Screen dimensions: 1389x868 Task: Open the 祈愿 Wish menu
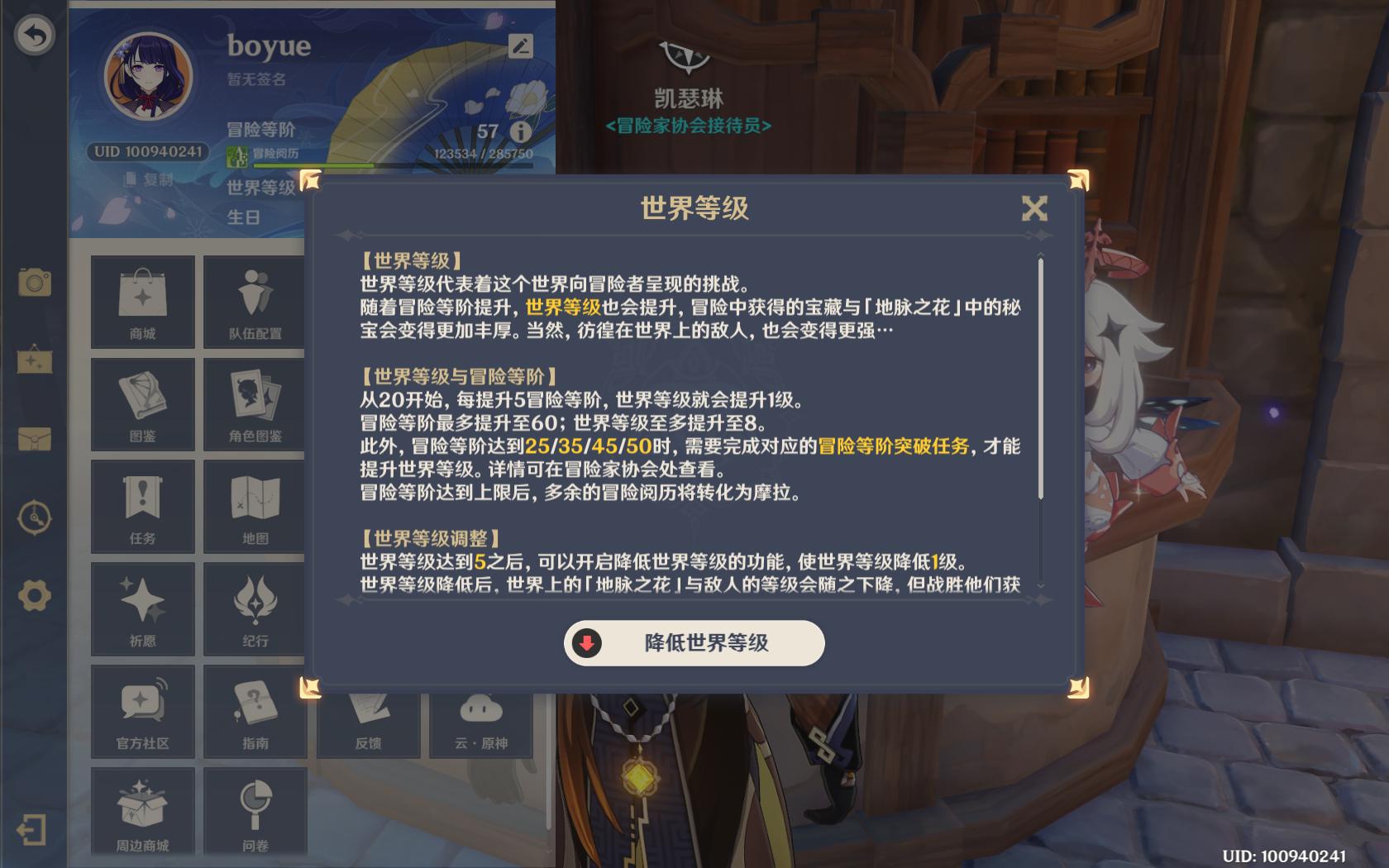(141, 609)
